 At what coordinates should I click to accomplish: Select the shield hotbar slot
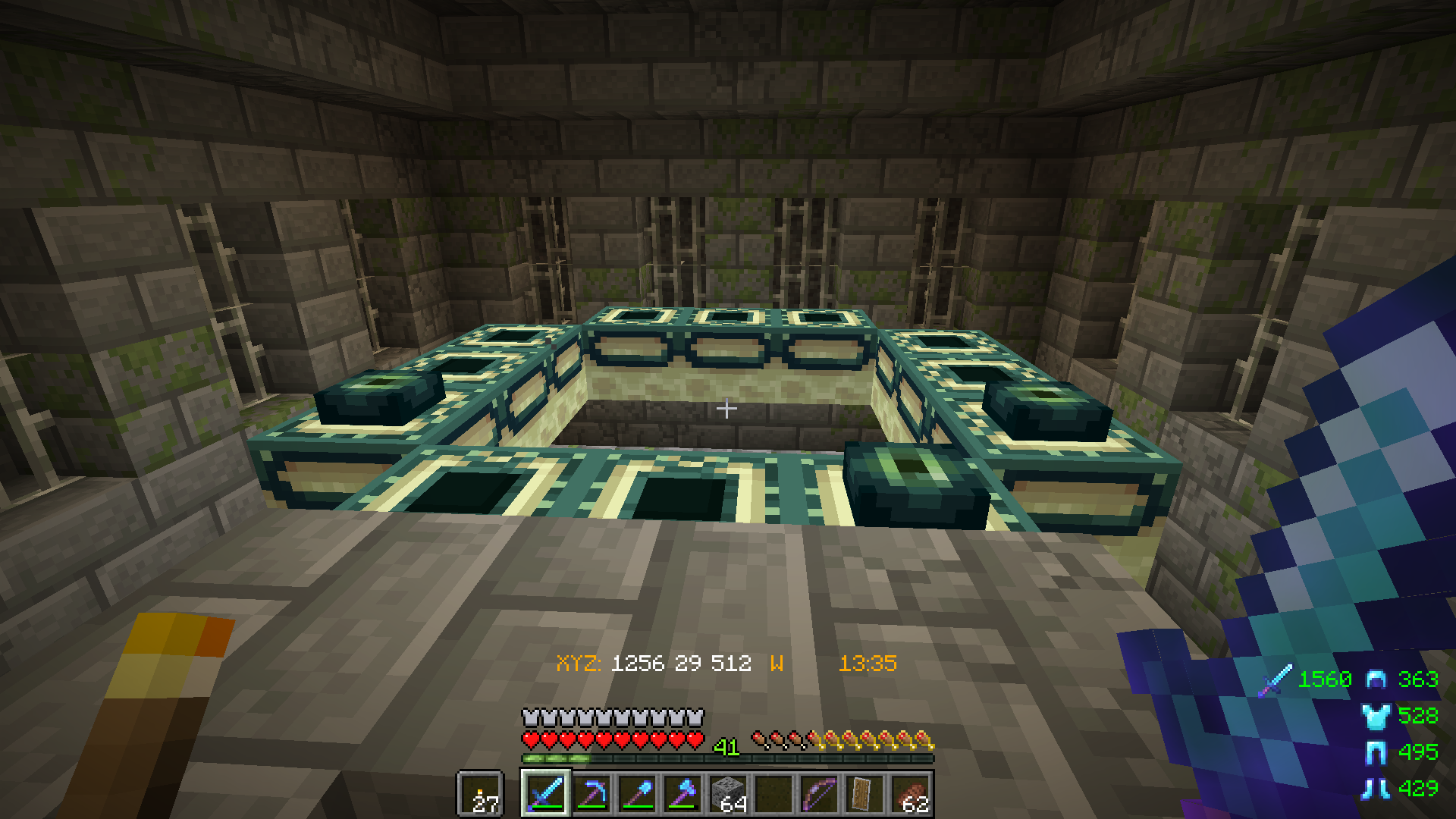pos(864,793)
